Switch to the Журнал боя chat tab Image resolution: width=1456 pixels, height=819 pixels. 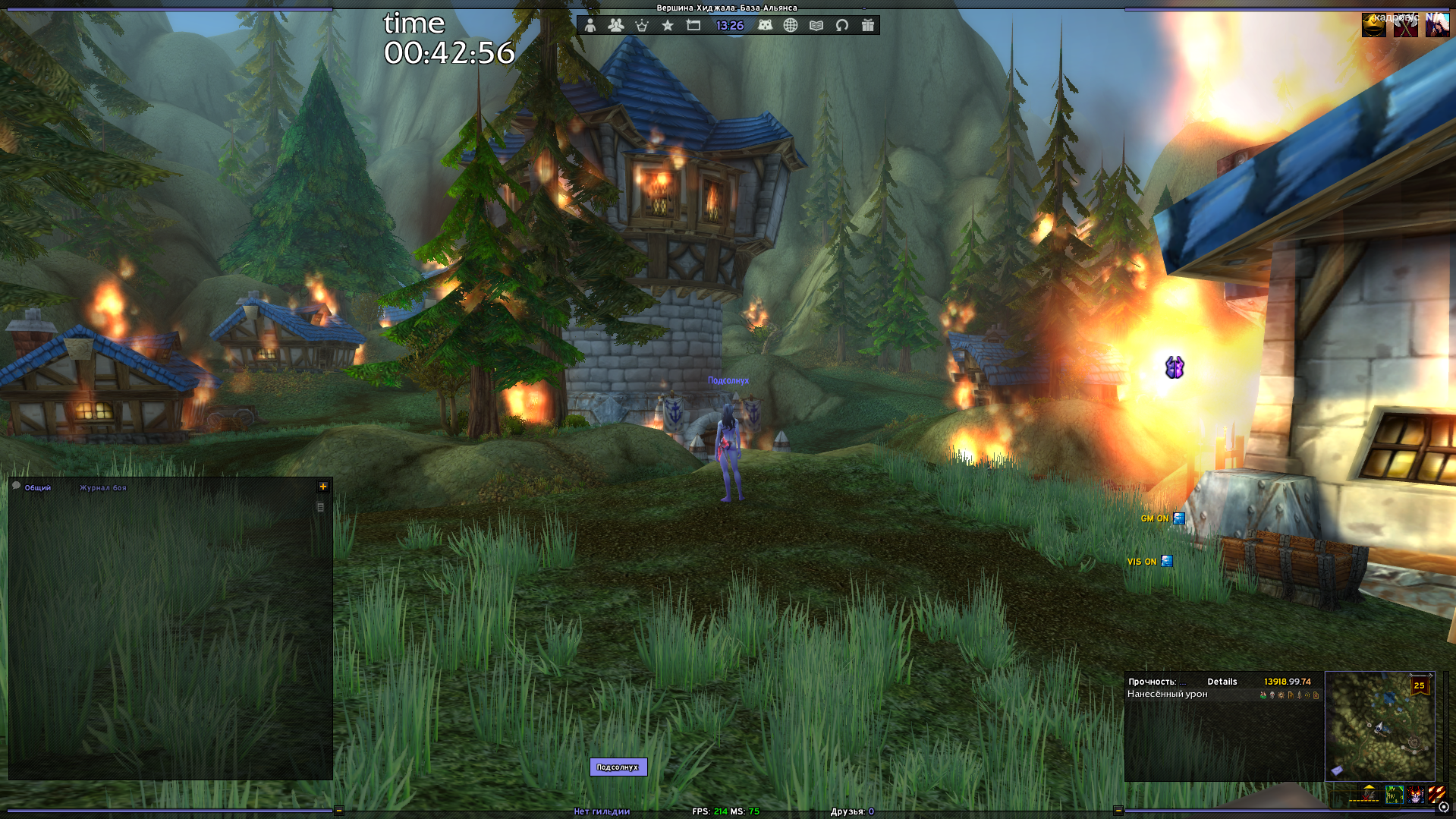pyautogui.click(x=103, y=488)
